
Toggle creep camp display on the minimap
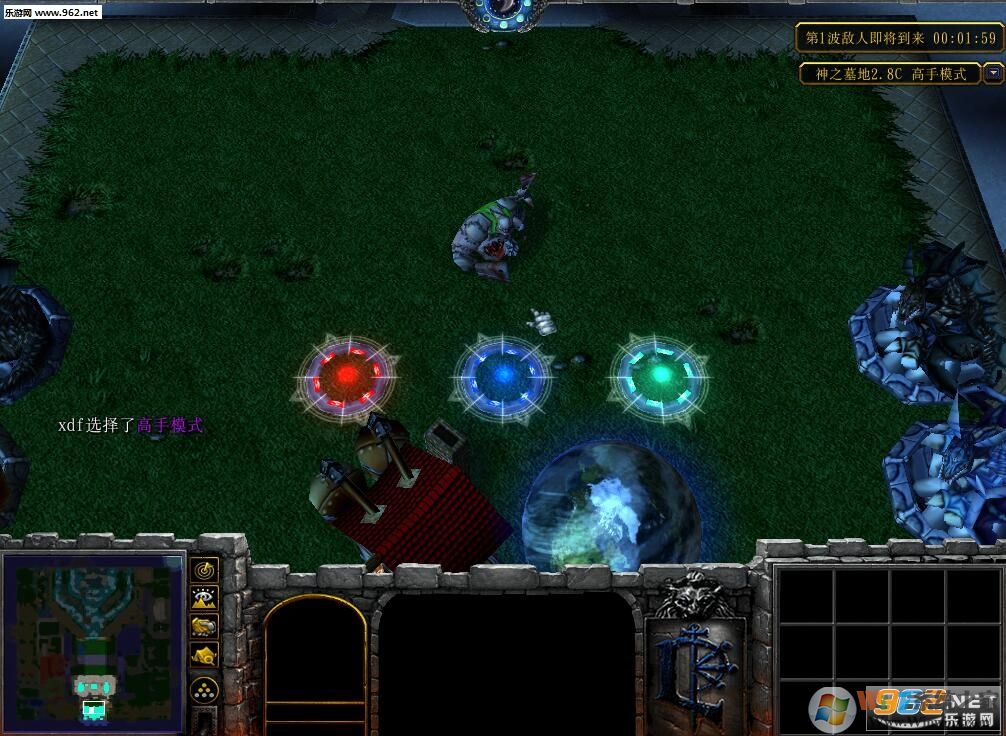point(205,655)
